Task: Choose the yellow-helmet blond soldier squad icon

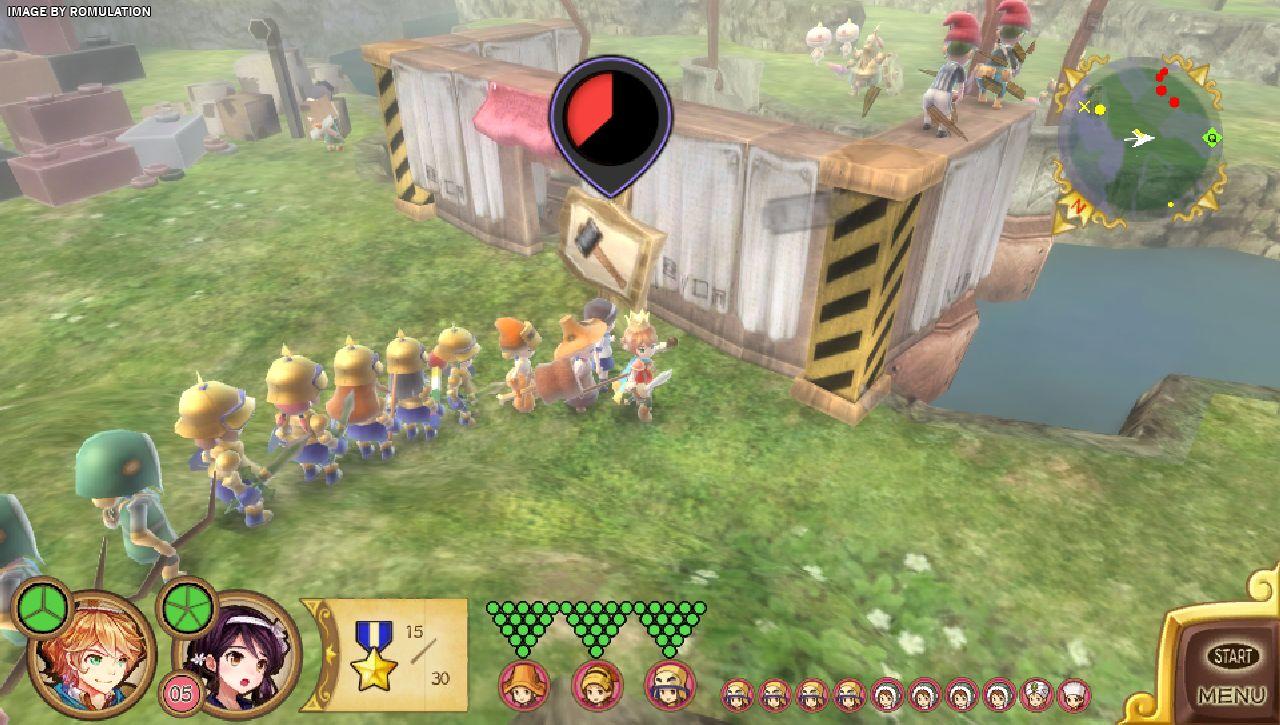Action: pyautogui.click(x=597, y=685)
